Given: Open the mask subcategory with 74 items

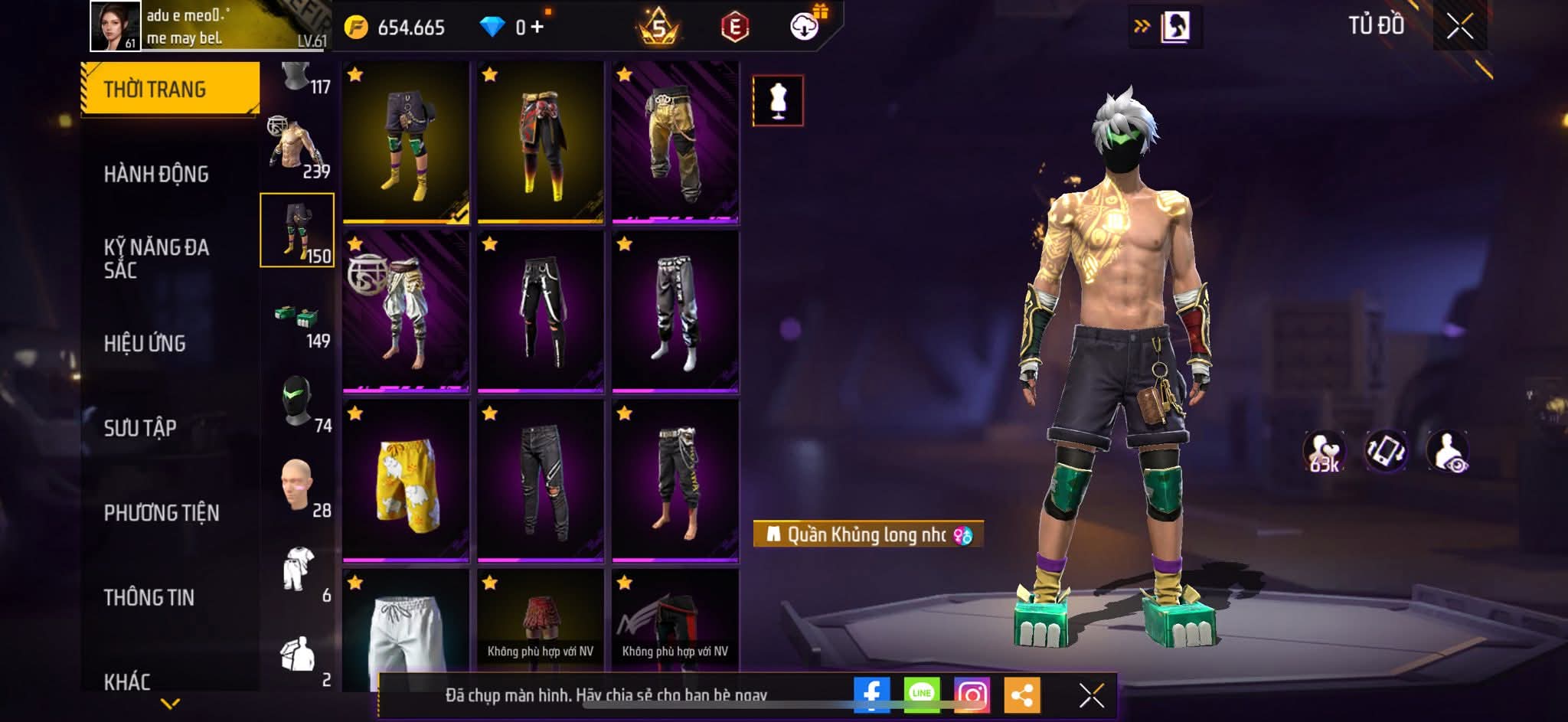Looking at the screenshot, I should 298,403.
